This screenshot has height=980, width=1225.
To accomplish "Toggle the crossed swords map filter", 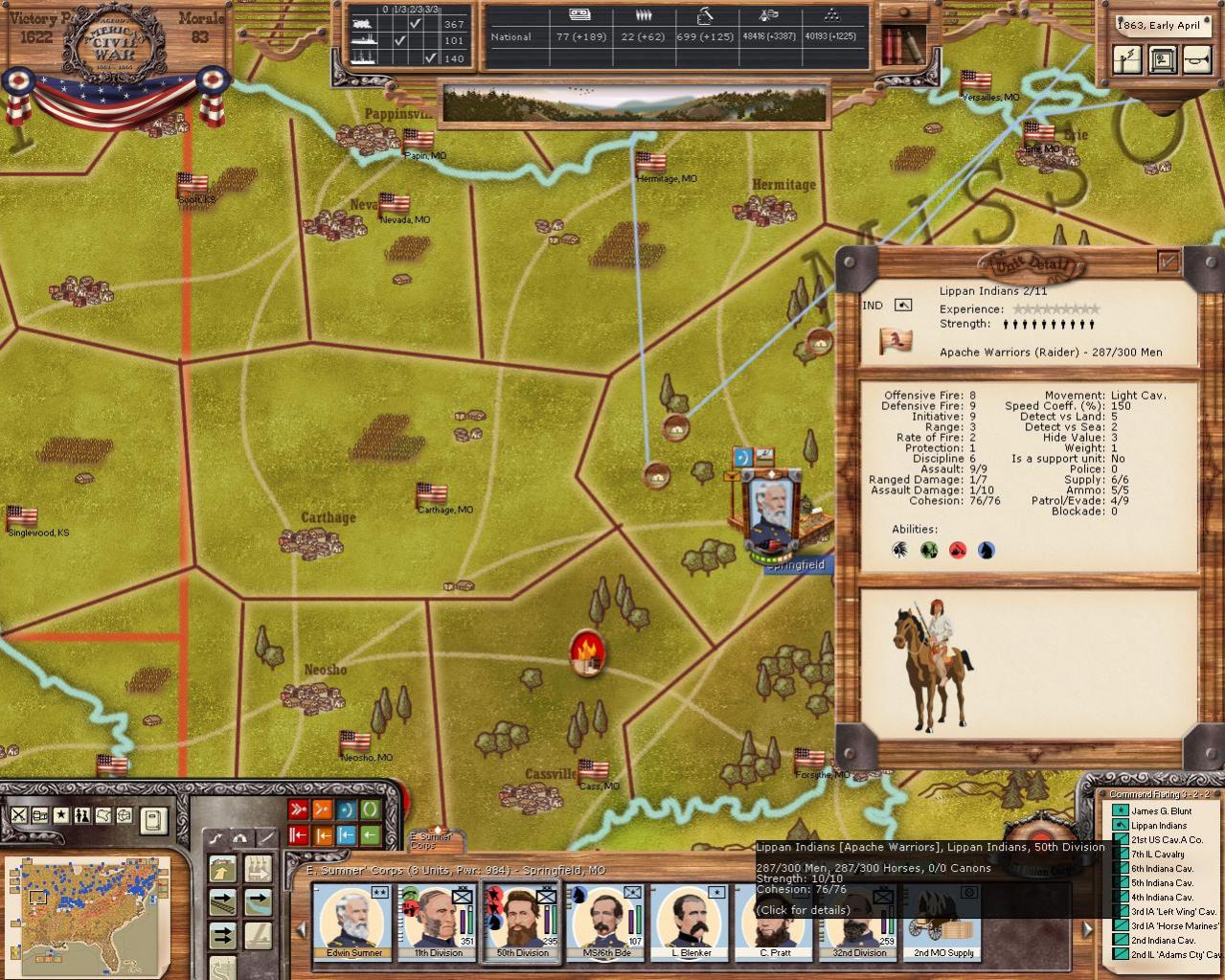I will click(x=18, y=815).
